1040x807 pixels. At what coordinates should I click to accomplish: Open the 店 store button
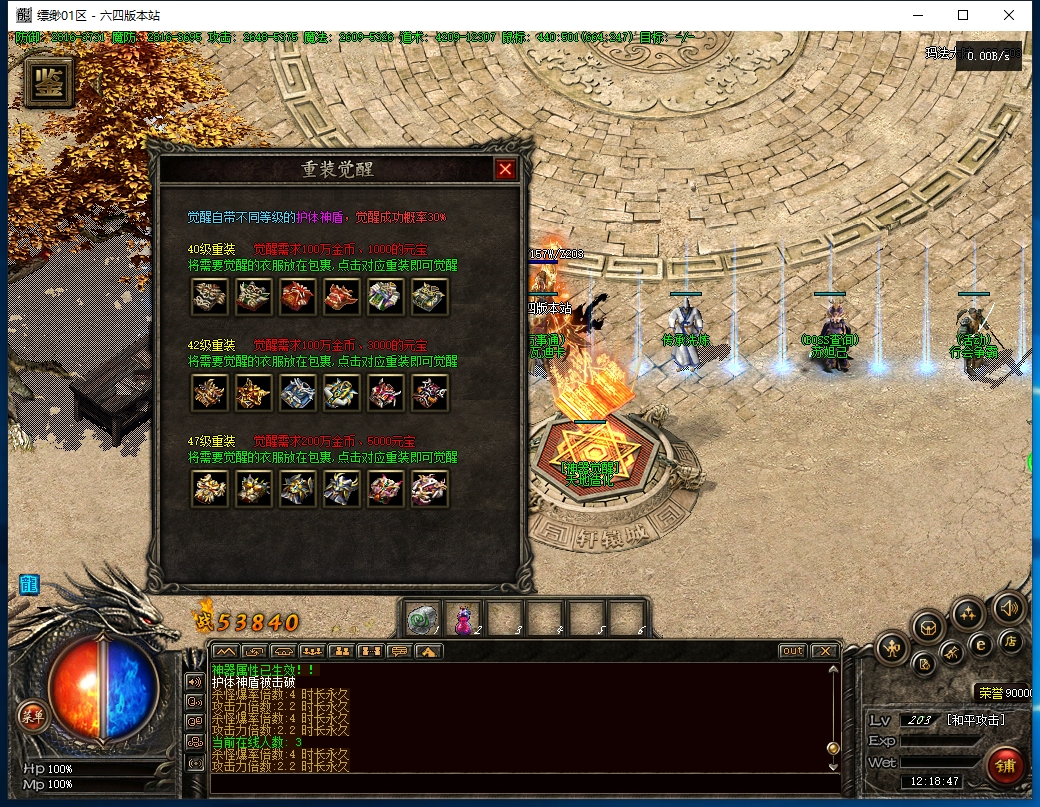point(1011,641)
